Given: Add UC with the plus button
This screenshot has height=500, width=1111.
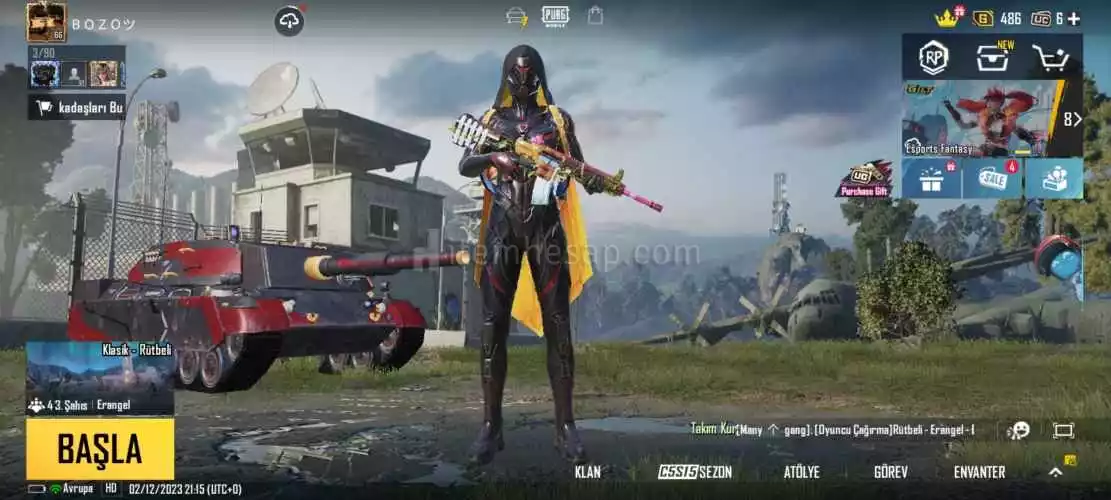Looking at the screenshot, I should tap(1073, 18).
